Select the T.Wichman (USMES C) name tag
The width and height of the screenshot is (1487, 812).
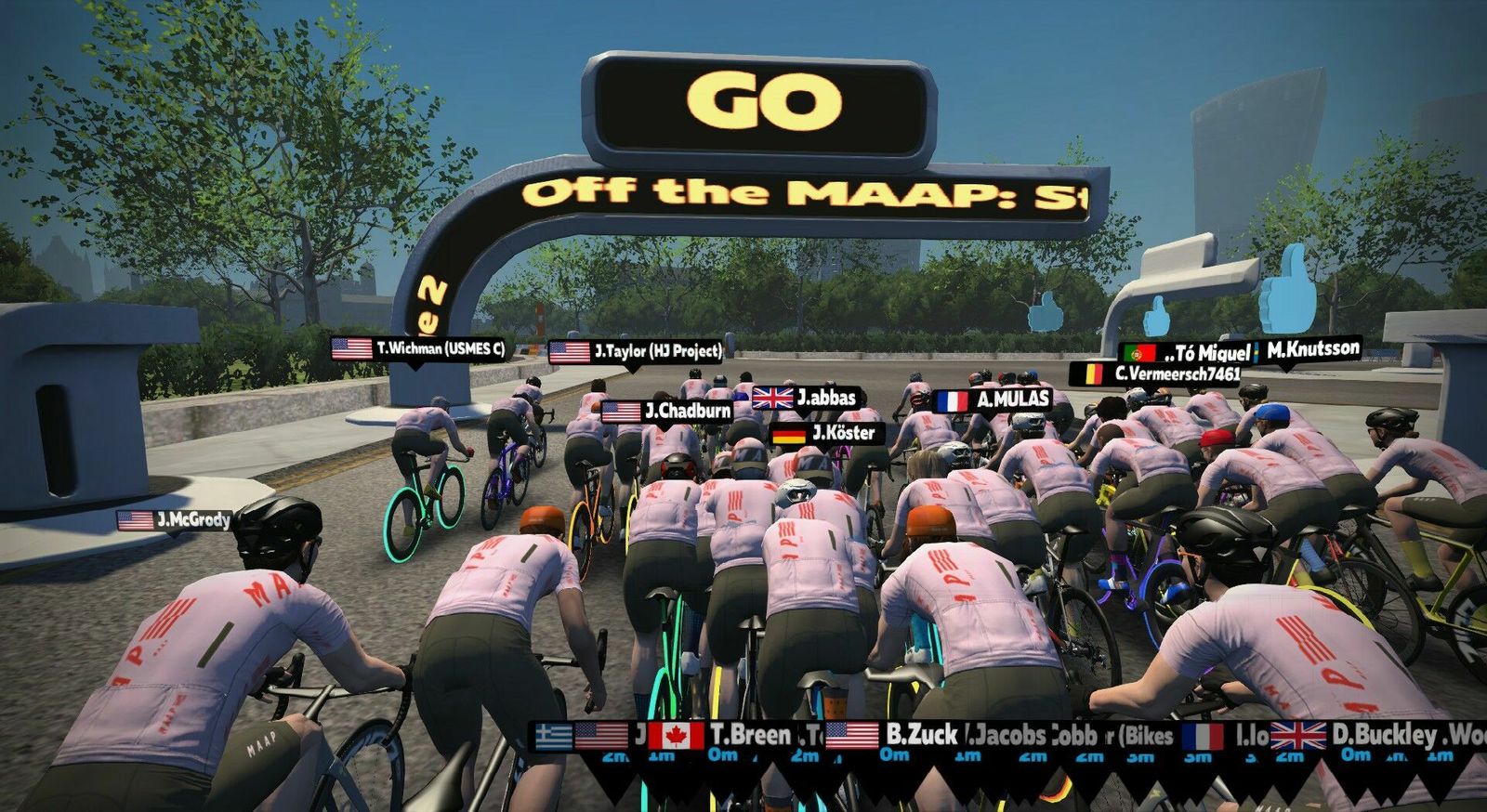coord(419,349)
